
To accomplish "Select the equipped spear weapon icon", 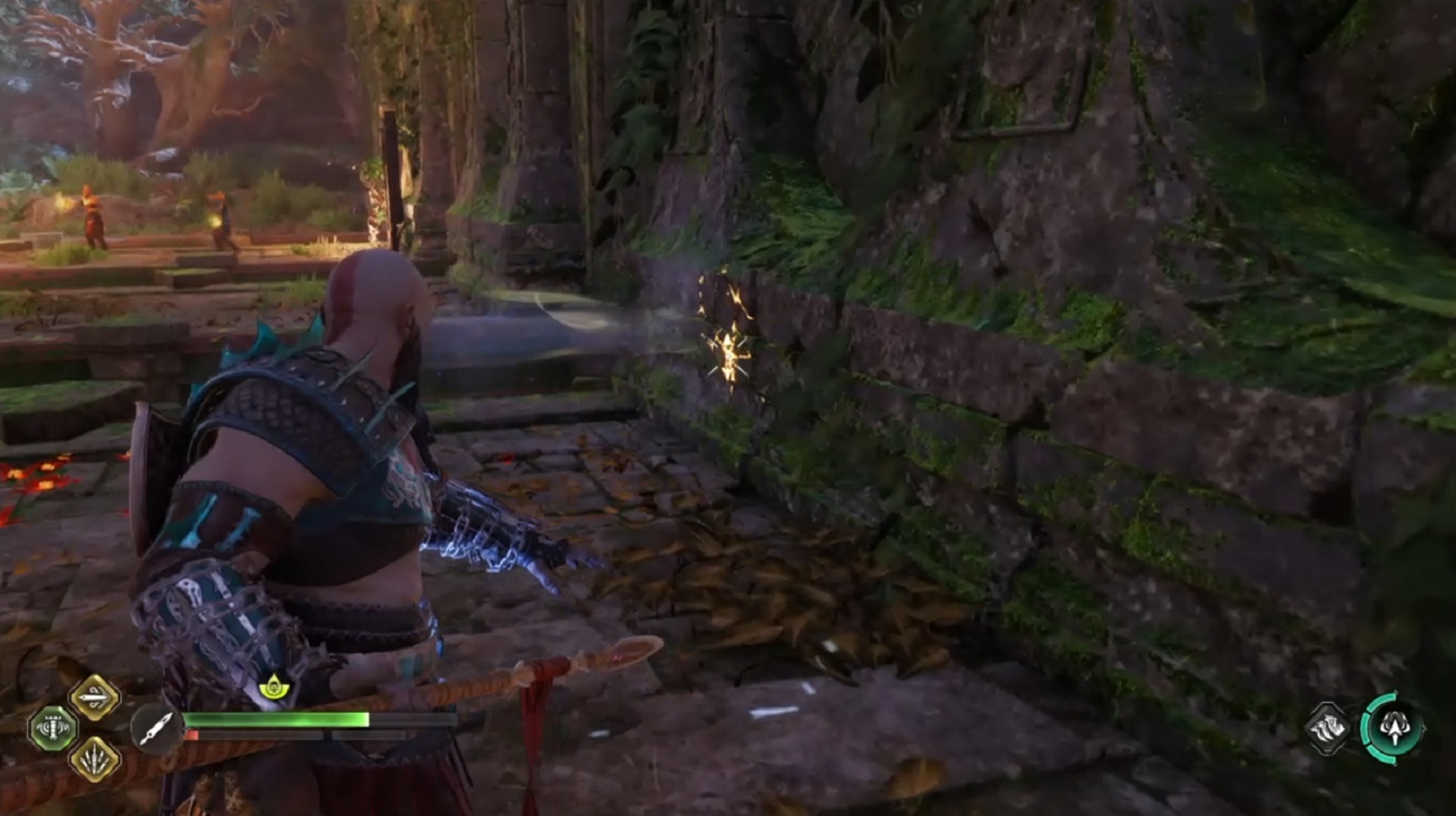I will coord(156,729).
